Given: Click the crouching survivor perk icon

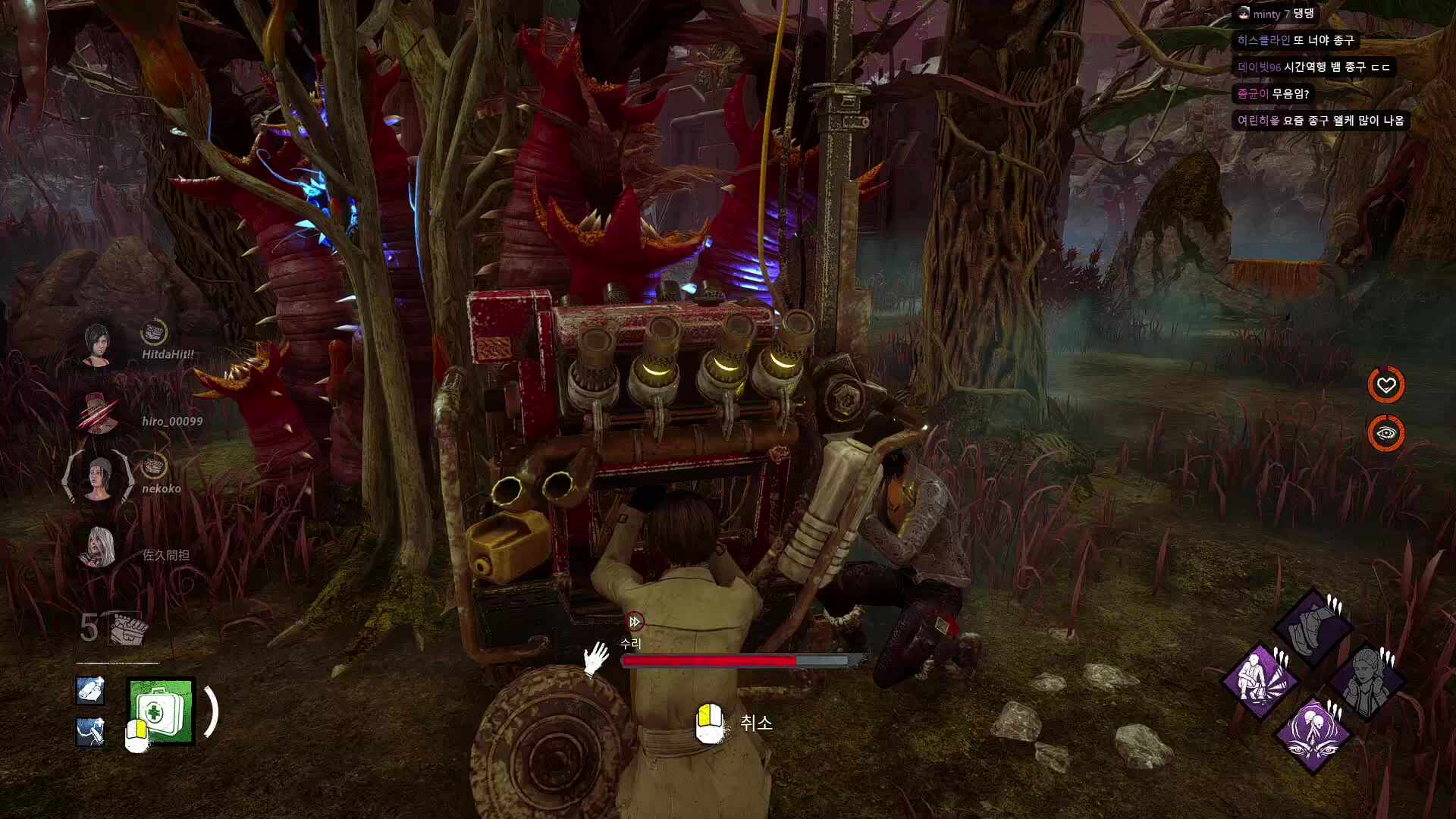Looking at the screenshot, I should click(x=1260, y=680).
